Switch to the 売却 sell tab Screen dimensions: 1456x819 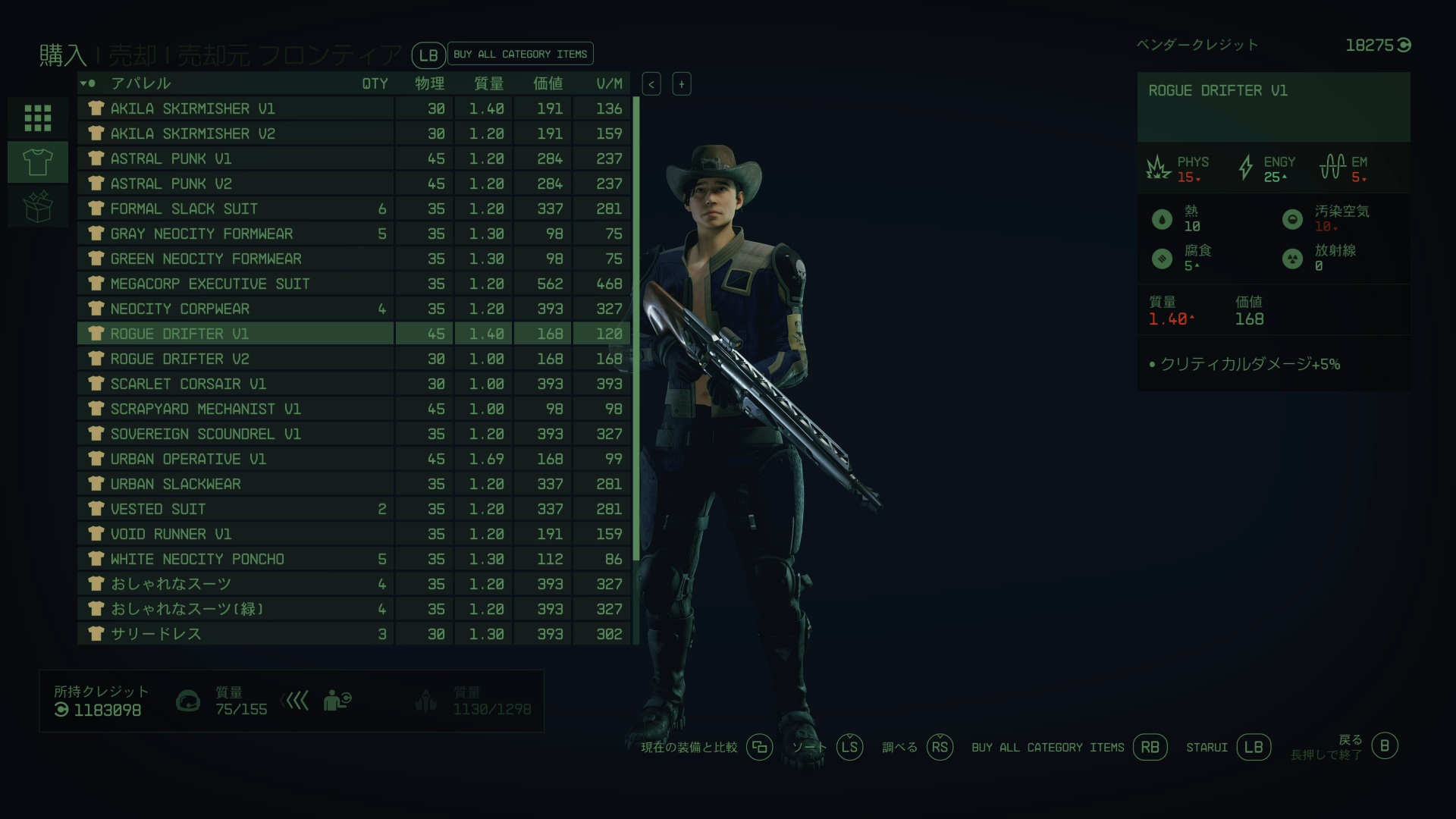point(133,55)
